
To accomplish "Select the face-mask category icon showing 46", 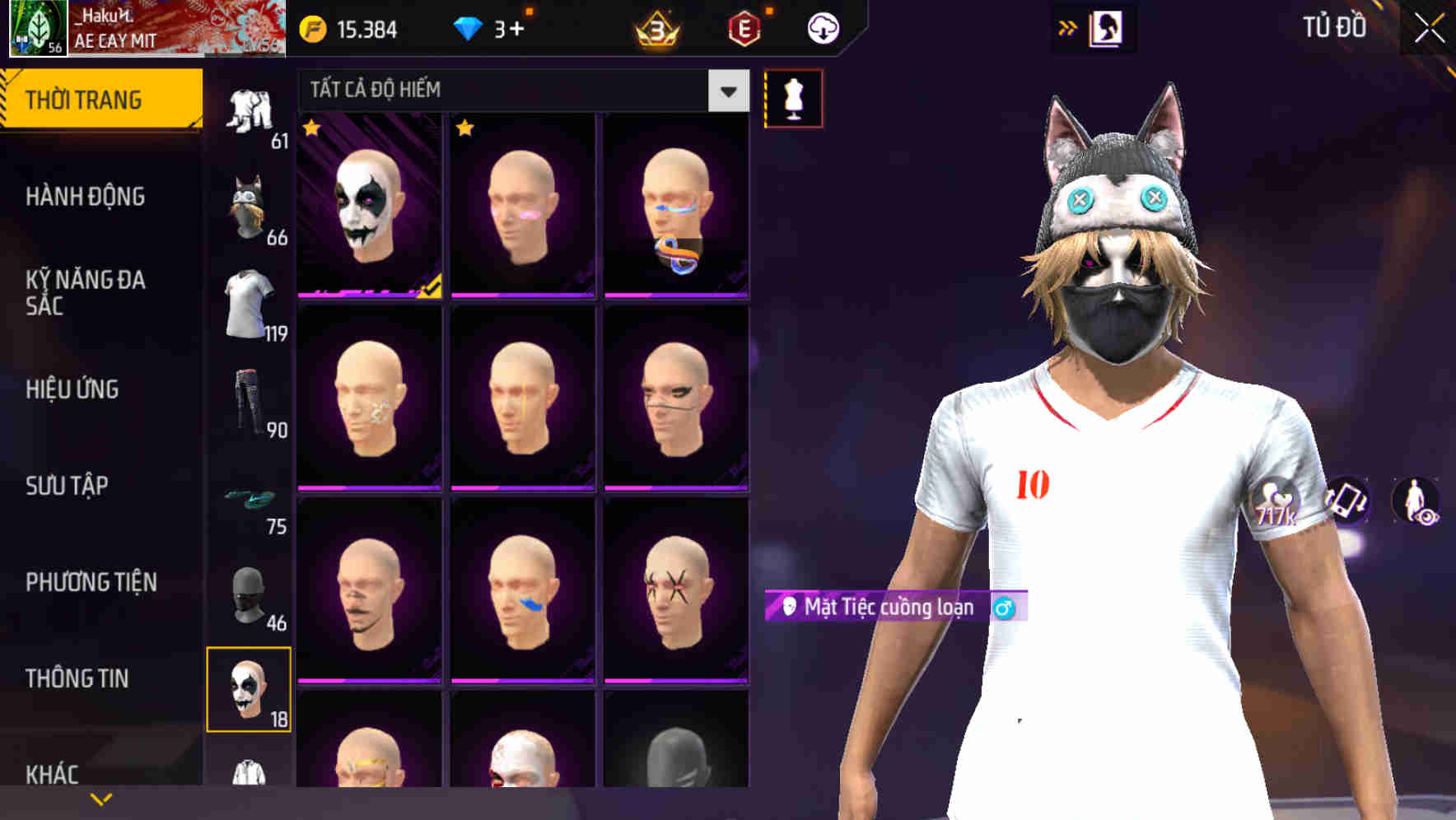I will (x=250, y=594).
